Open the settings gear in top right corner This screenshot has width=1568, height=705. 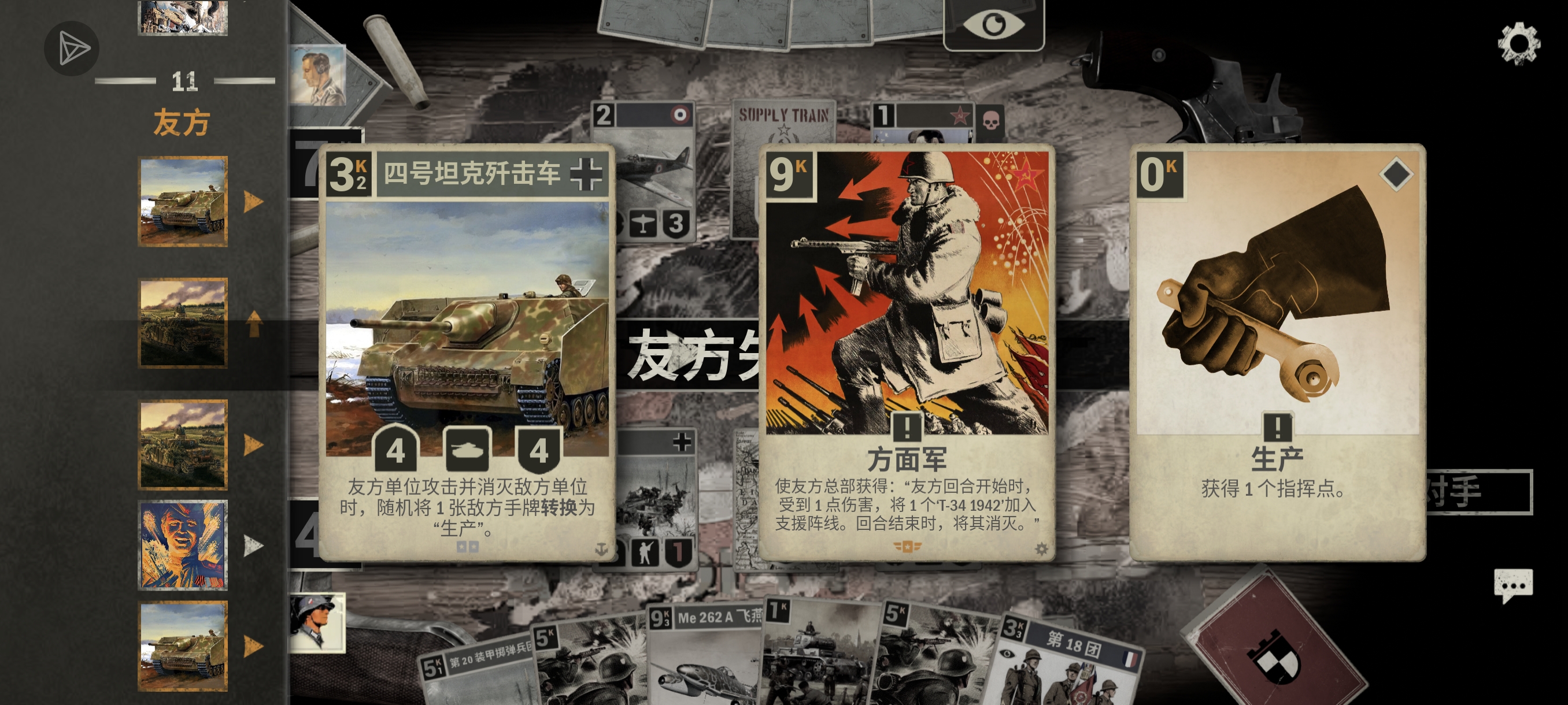point(1519,44)
